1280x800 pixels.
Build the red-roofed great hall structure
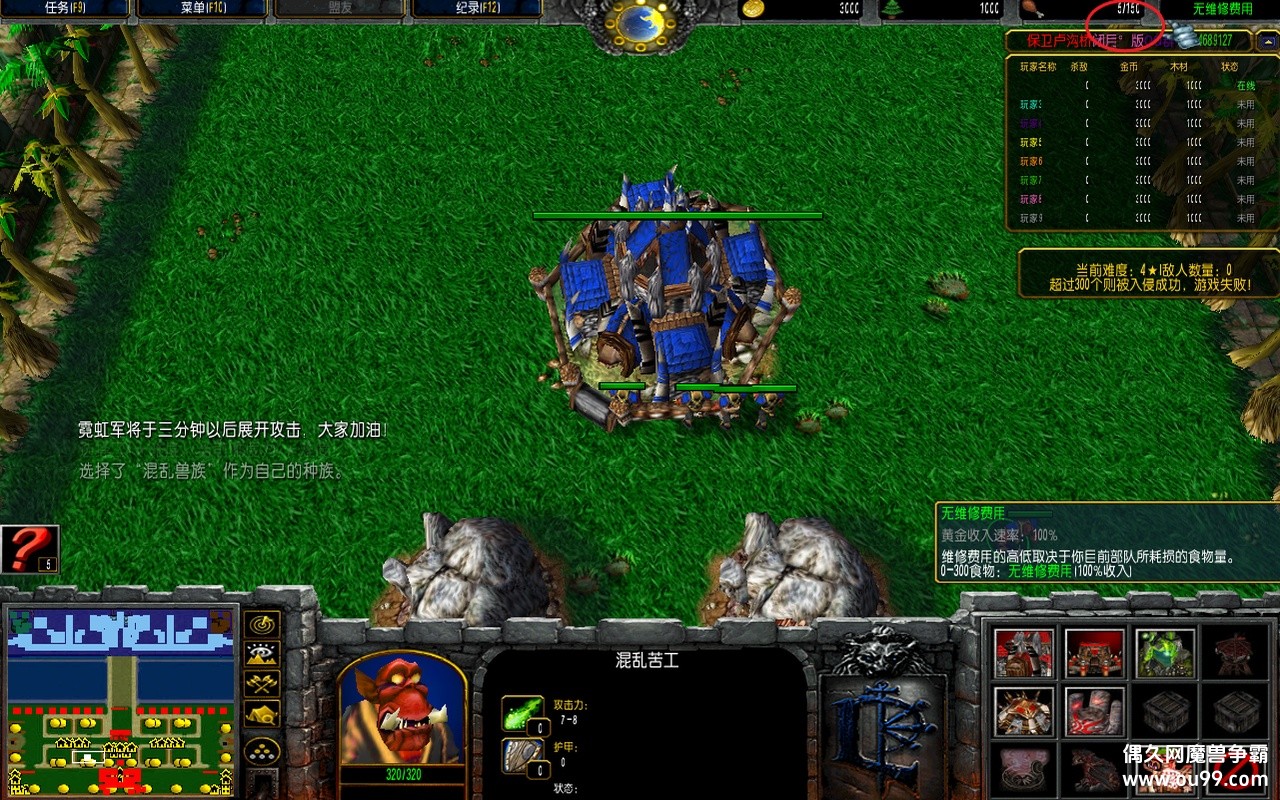coord(1023,653)
